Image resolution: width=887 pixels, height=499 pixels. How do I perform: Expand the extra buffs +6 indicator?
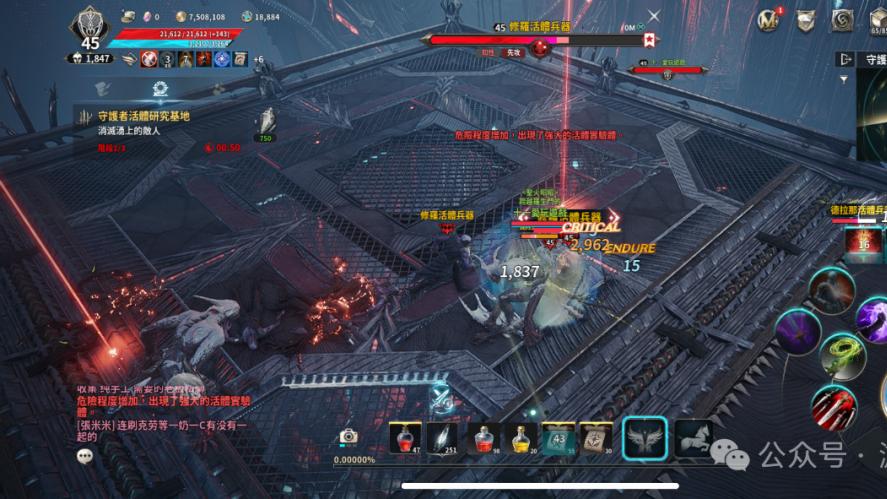(258, 59)
